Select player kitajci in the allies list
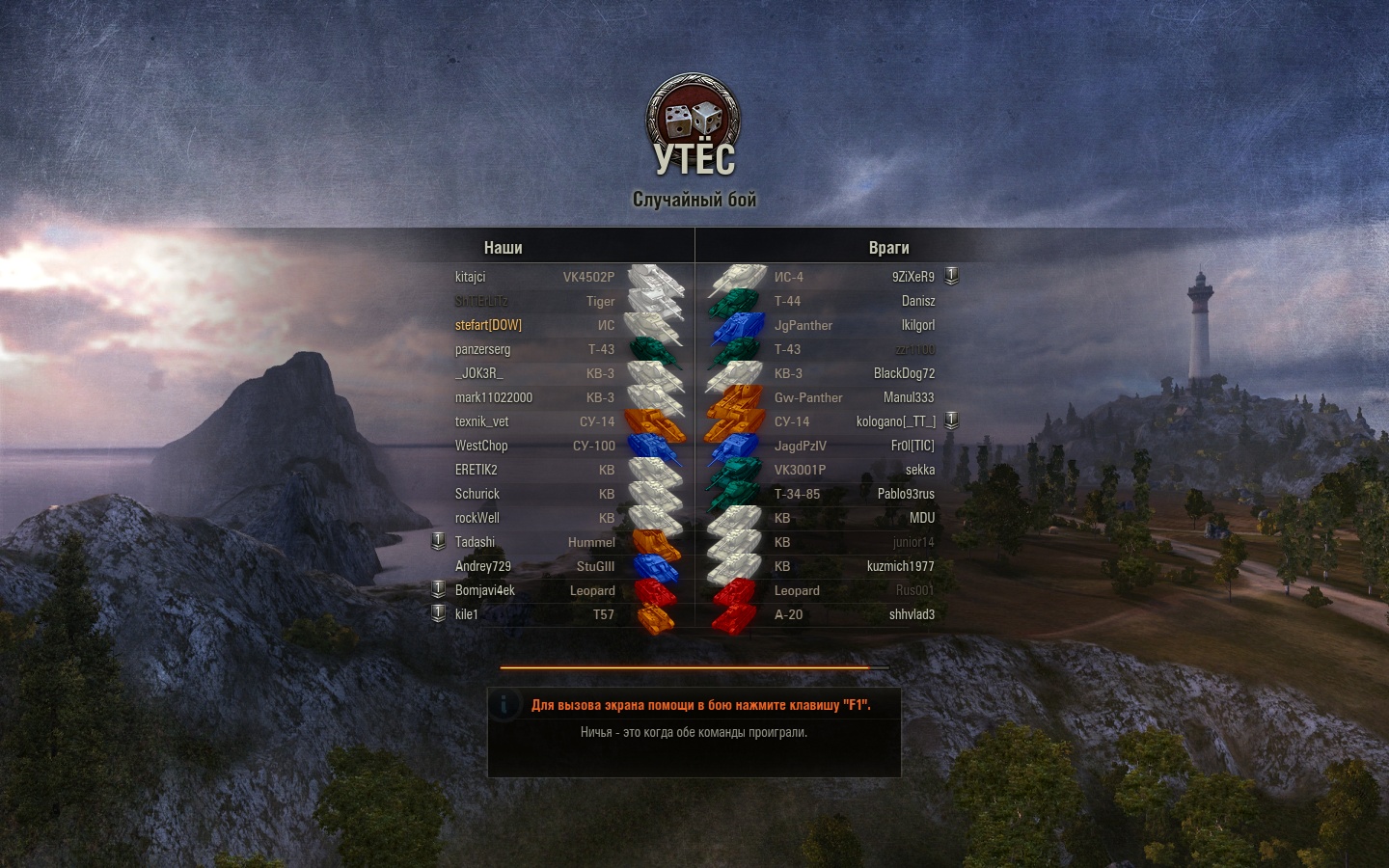1389x868 pixels. coord(471,277)
